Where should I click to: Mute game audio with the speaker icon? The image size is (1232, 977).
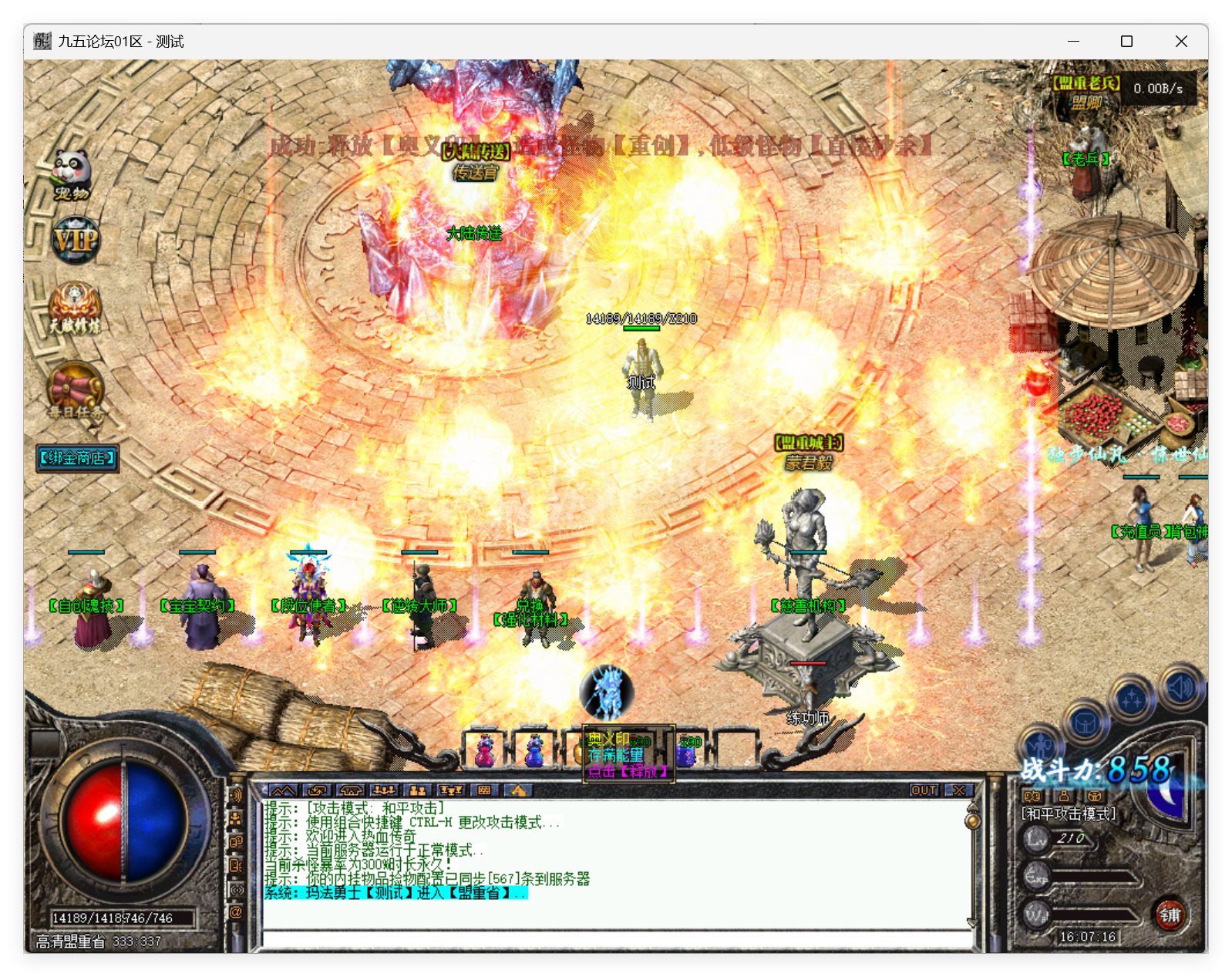click(1180, 687)
